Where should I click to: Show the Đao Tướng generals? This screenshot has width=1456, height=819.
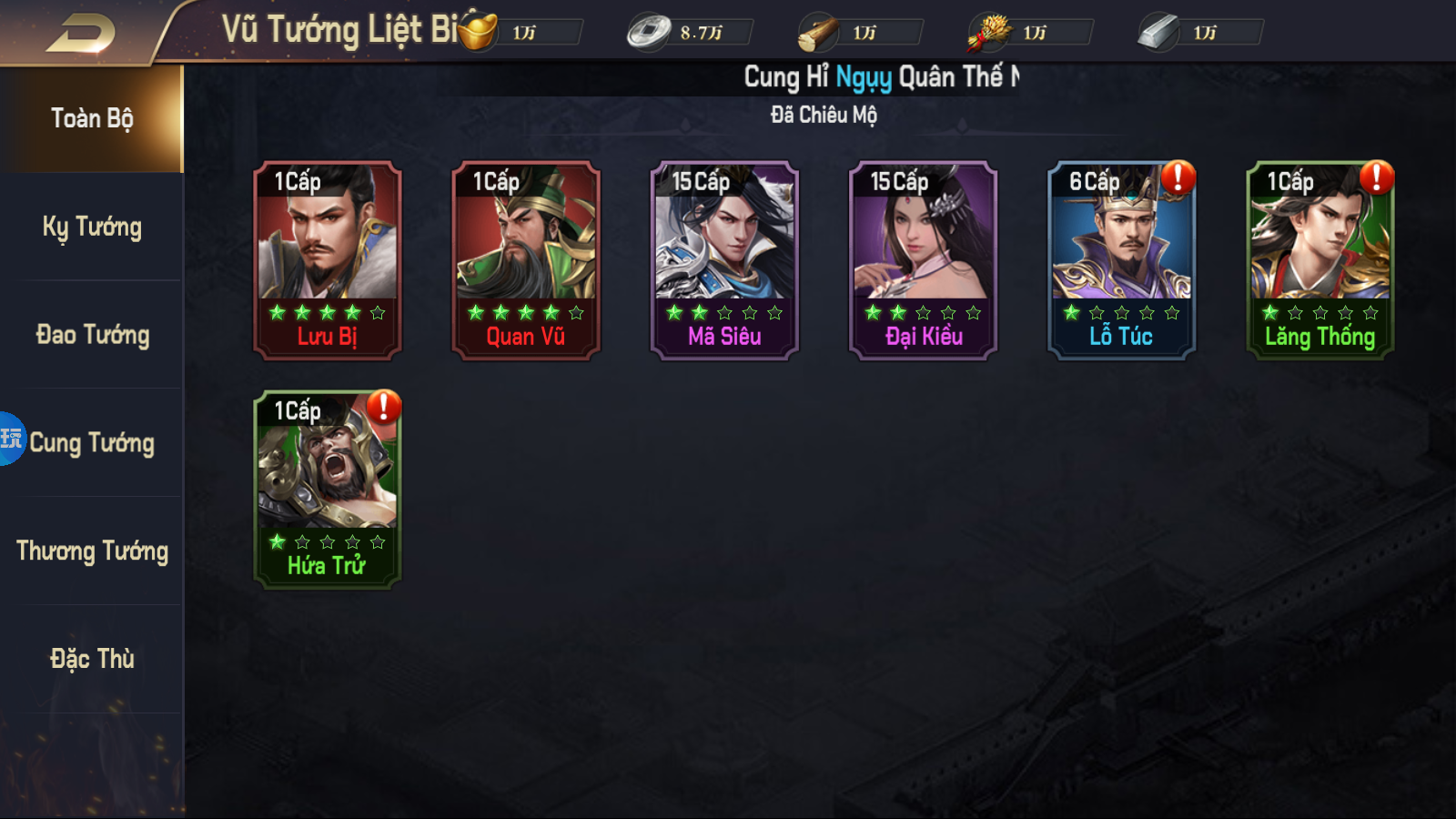[92, 335]
